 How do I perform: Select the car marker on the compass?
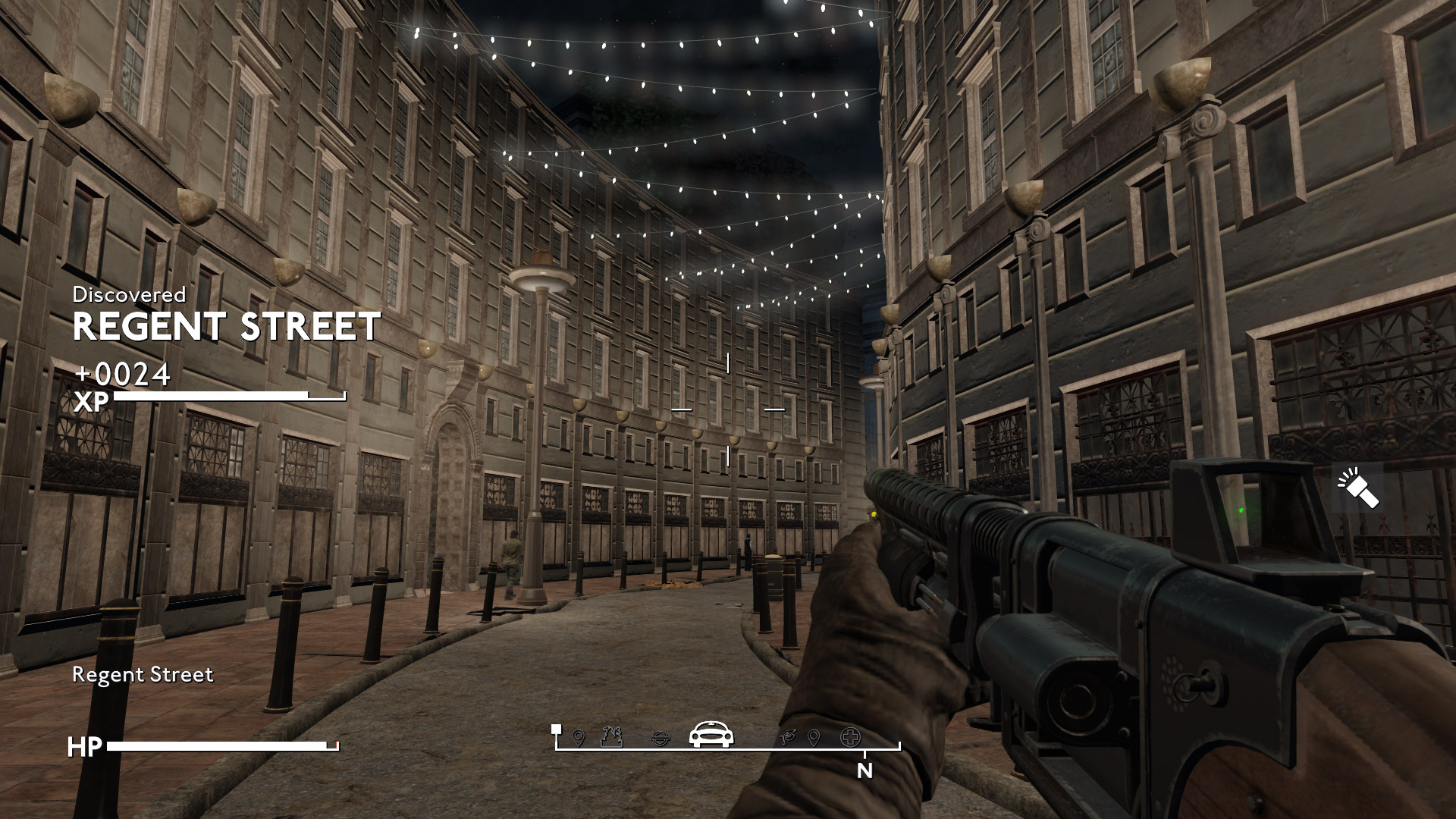[x=711, y=734]
